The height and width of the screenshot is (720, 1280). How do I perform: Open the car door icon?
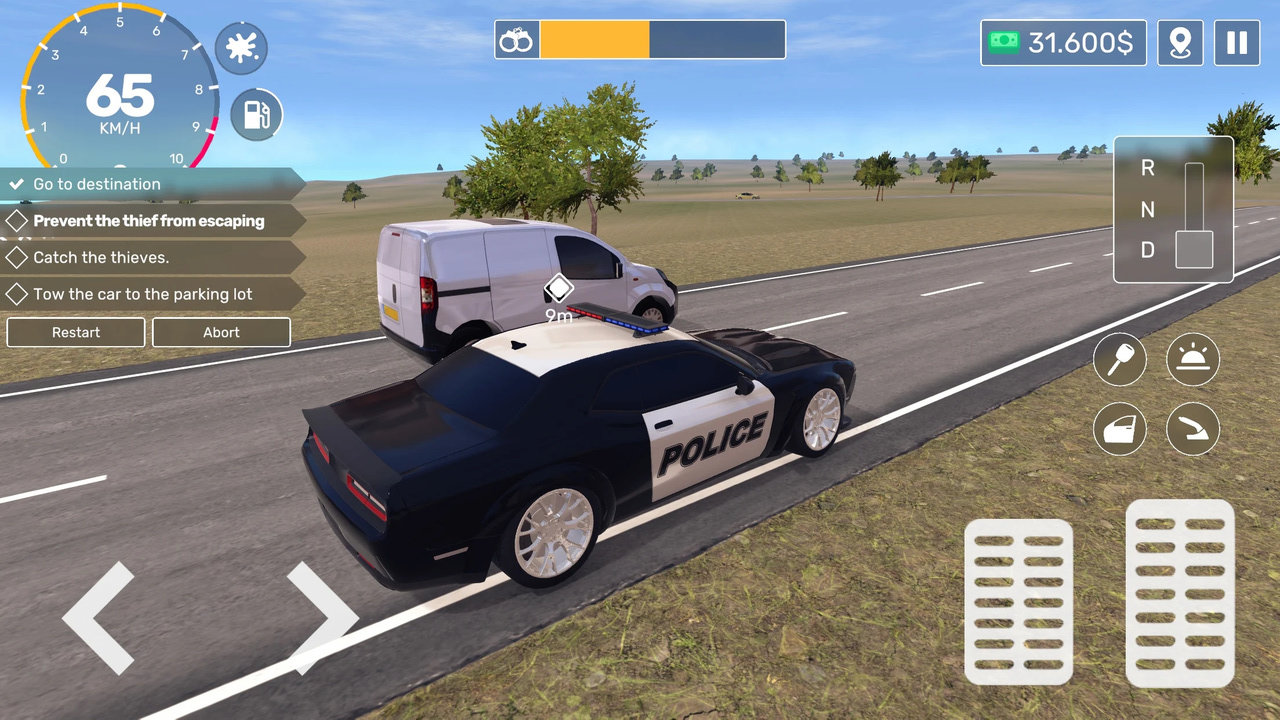(1119, 429)
